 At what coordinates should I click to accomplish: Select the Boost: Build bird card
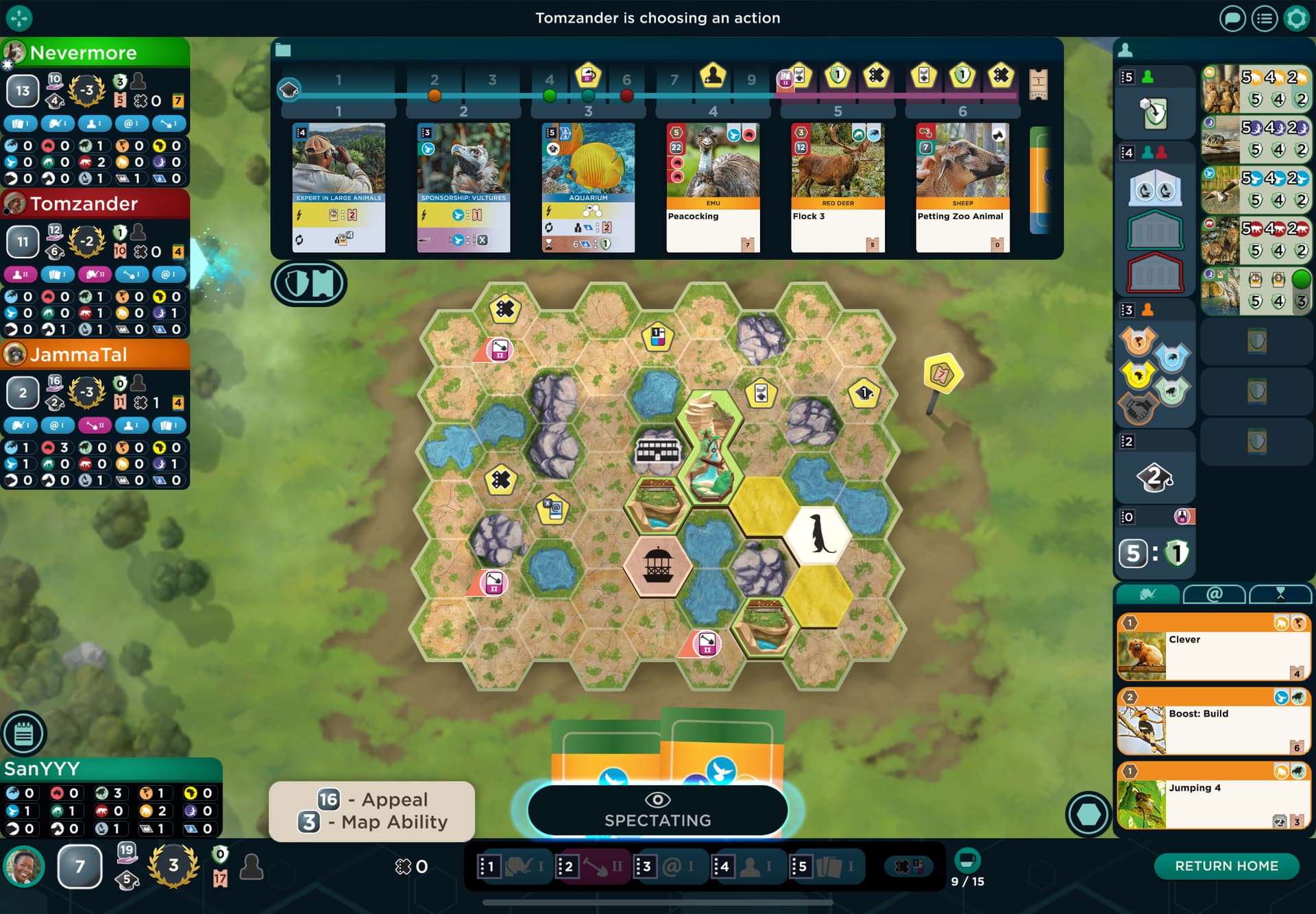coord(1213,721)
